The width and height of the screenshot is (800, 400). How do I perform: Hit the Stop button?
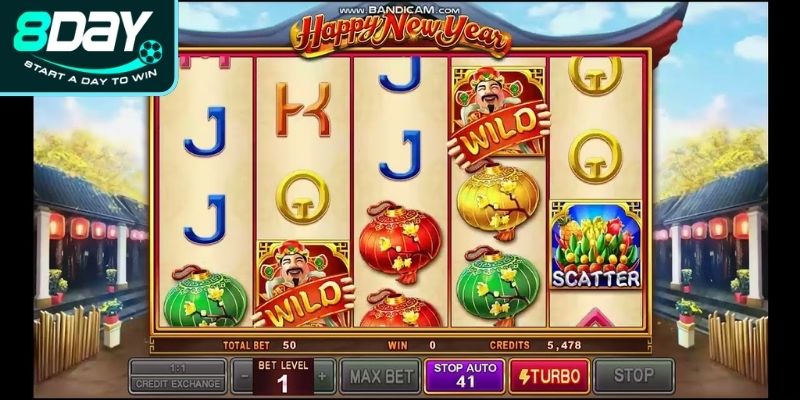click(633, 376)
